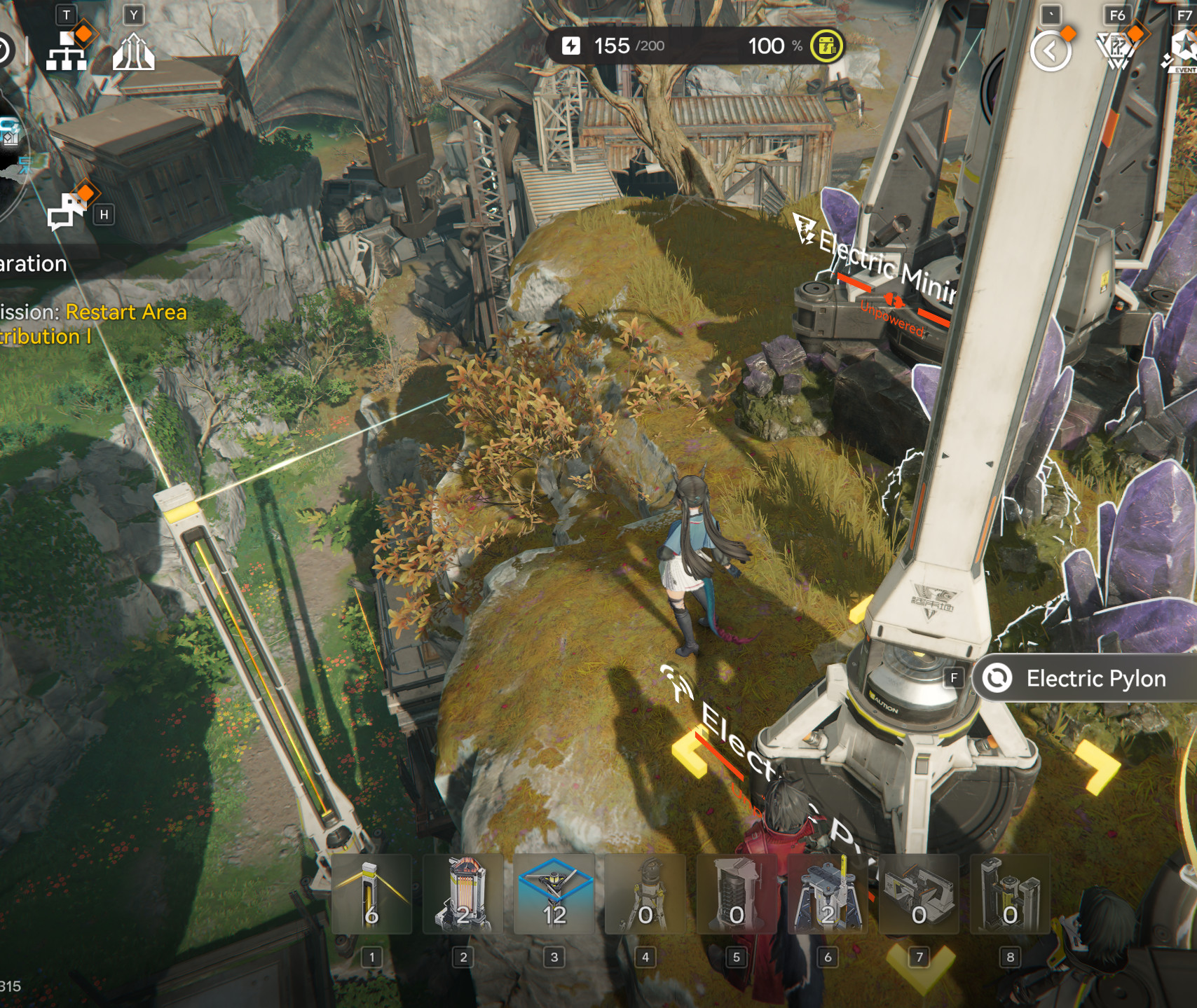
Task: Select the tripod device slot
Action: pos(645,895)
